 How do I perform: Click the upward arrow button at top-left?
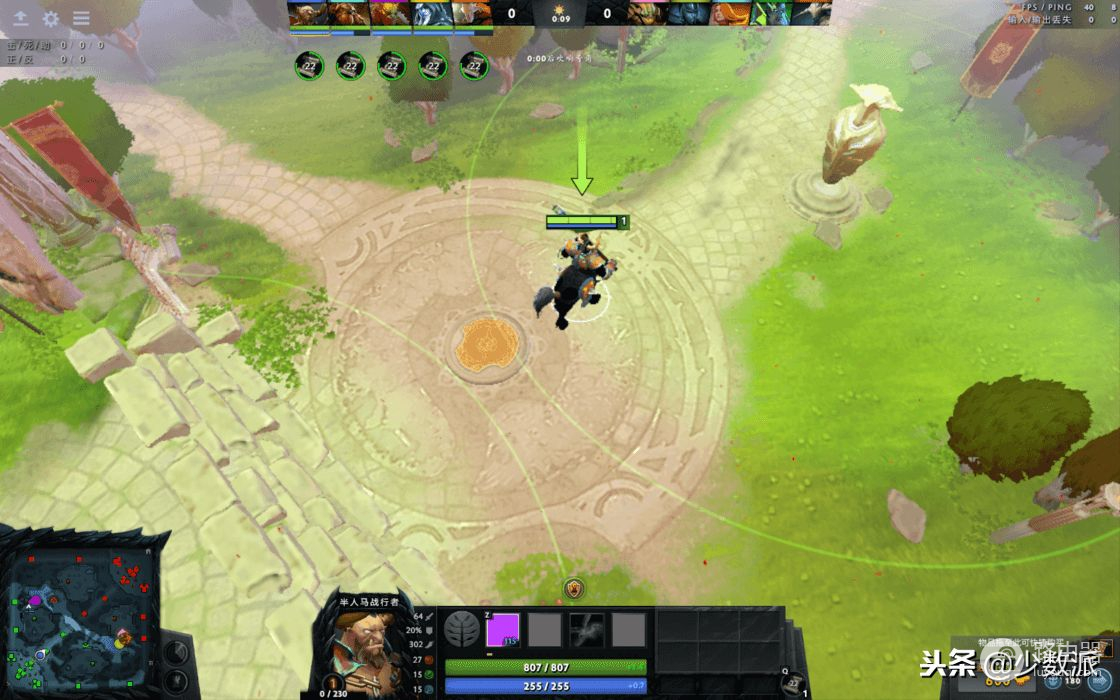click(x=20, y=18)
